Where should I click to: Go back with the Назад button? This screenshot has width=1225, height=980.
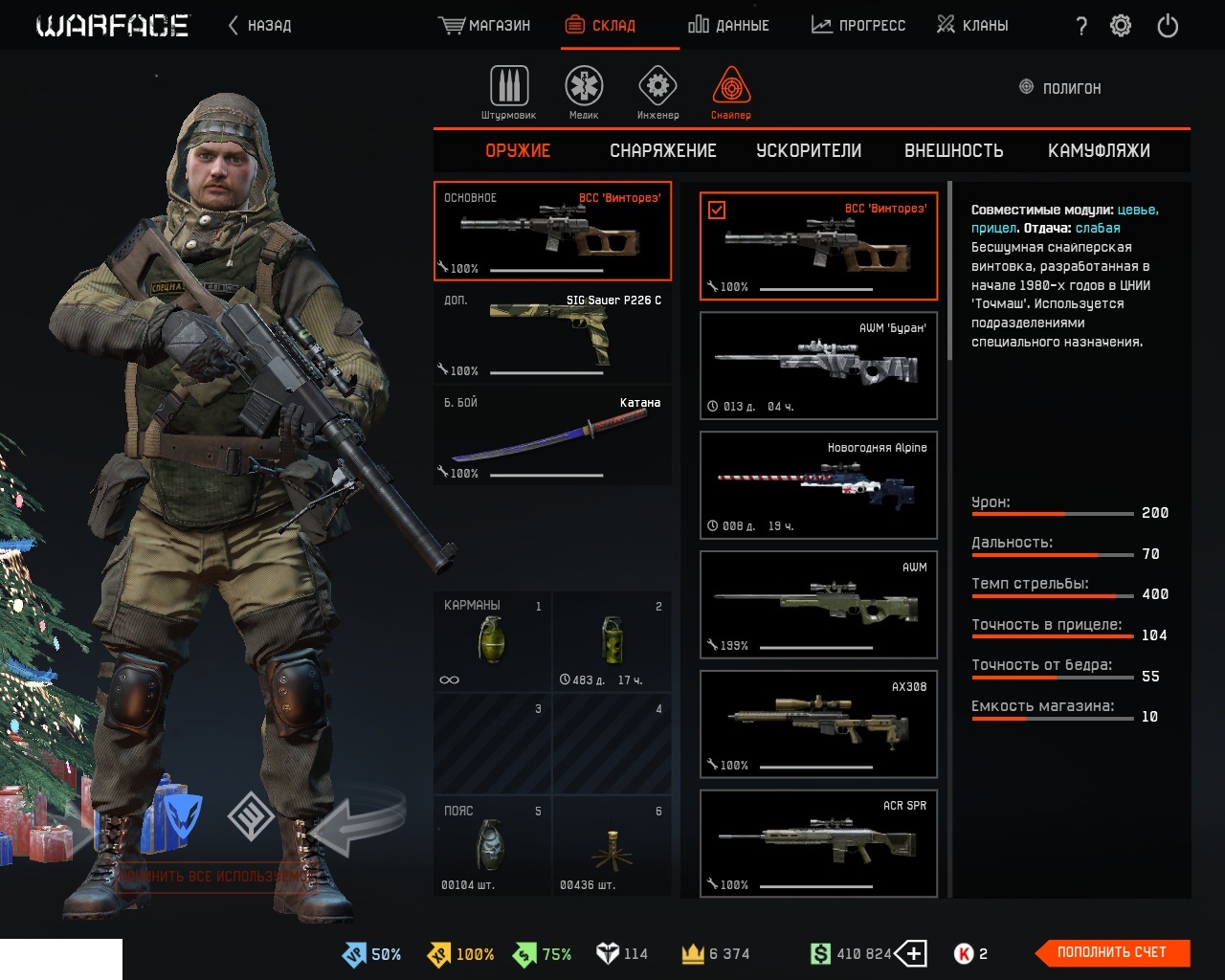(259, 26)
